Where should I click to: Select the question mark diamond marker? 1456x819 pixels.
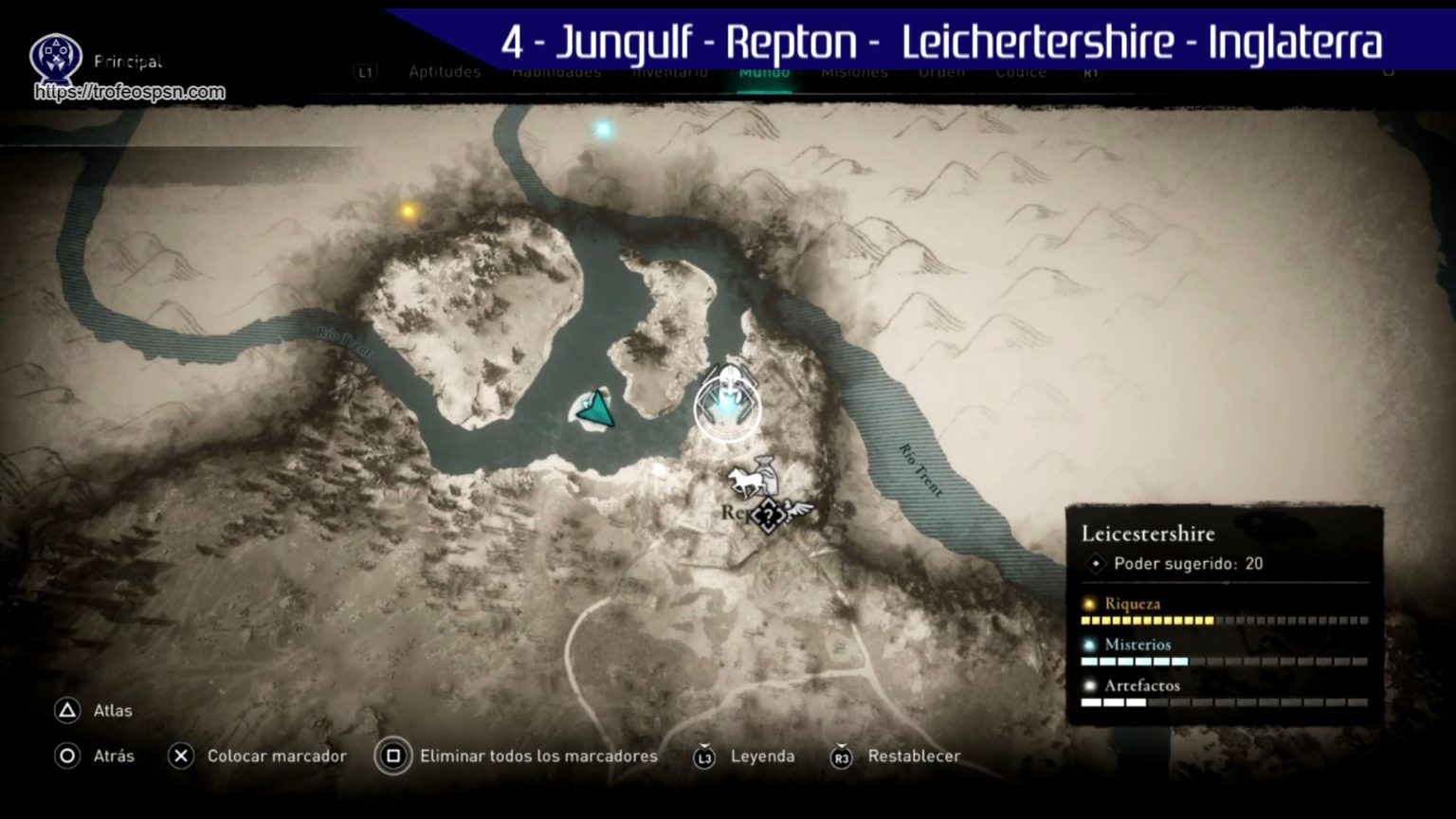(768, 516)
